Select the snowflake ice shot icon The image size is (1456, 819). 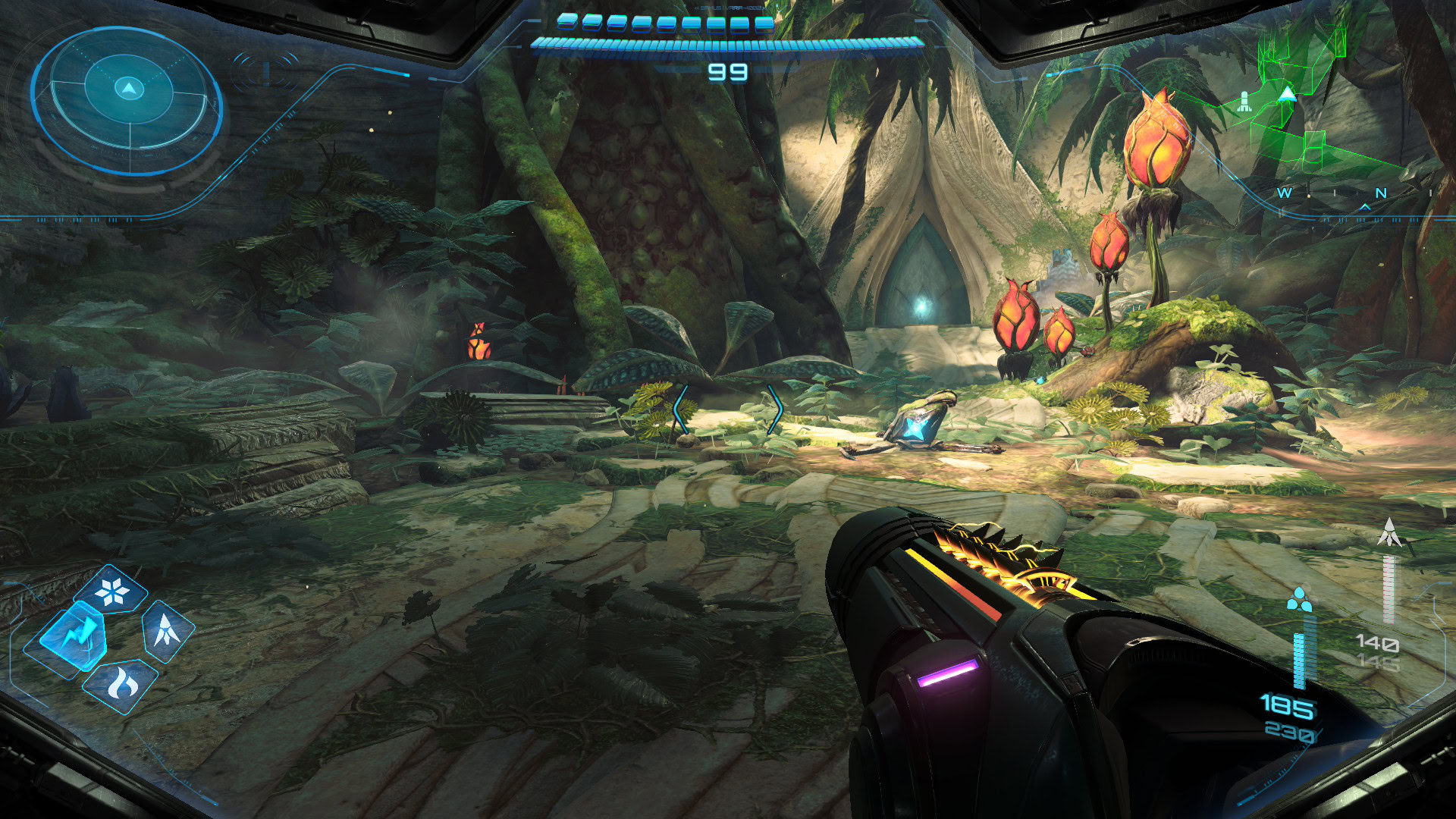[x=113, y=591]
